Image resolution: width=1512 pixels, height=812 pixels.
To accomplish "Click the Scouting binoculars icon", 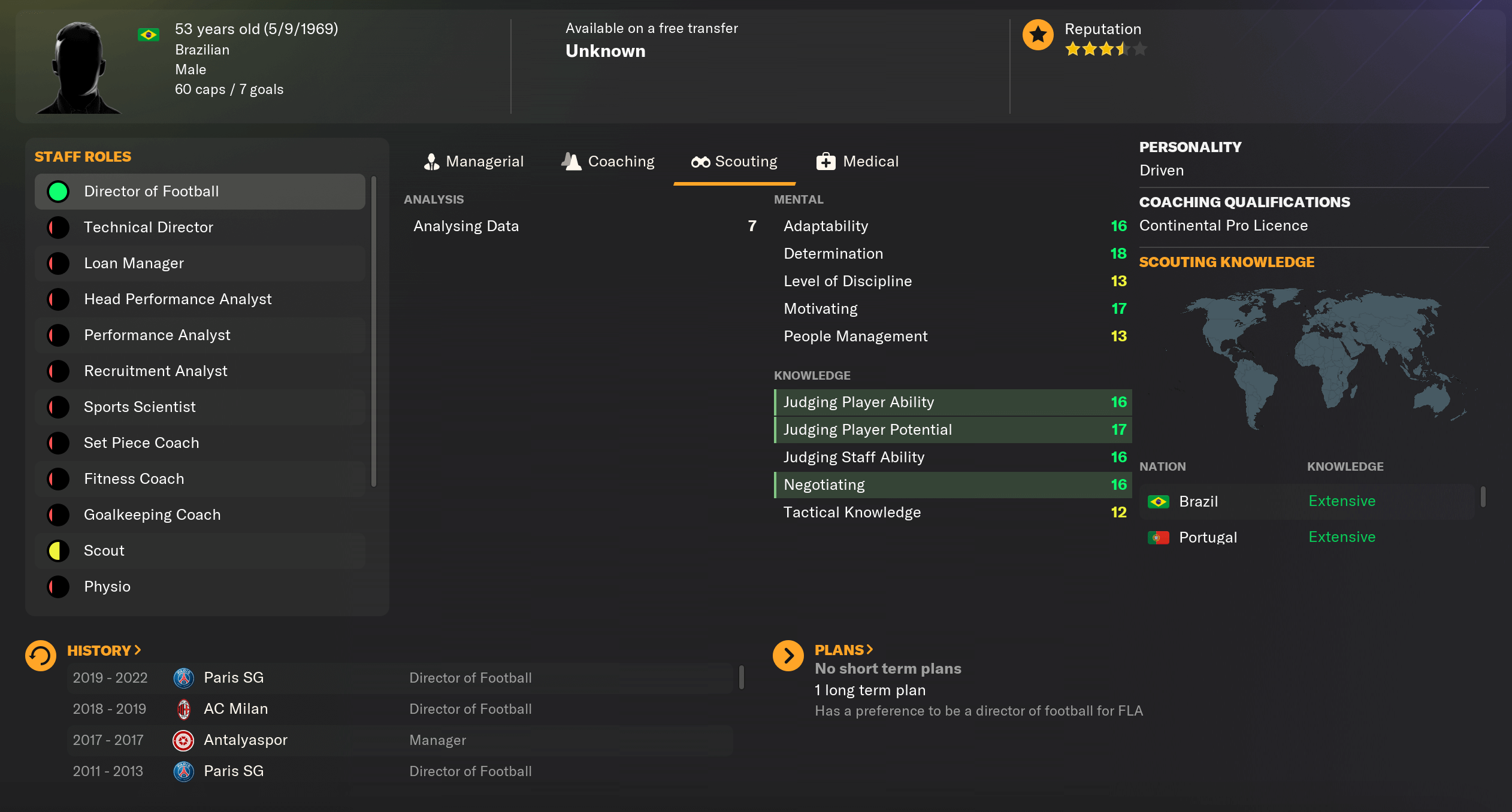I will pyautogui.click(x=700, y=161).
